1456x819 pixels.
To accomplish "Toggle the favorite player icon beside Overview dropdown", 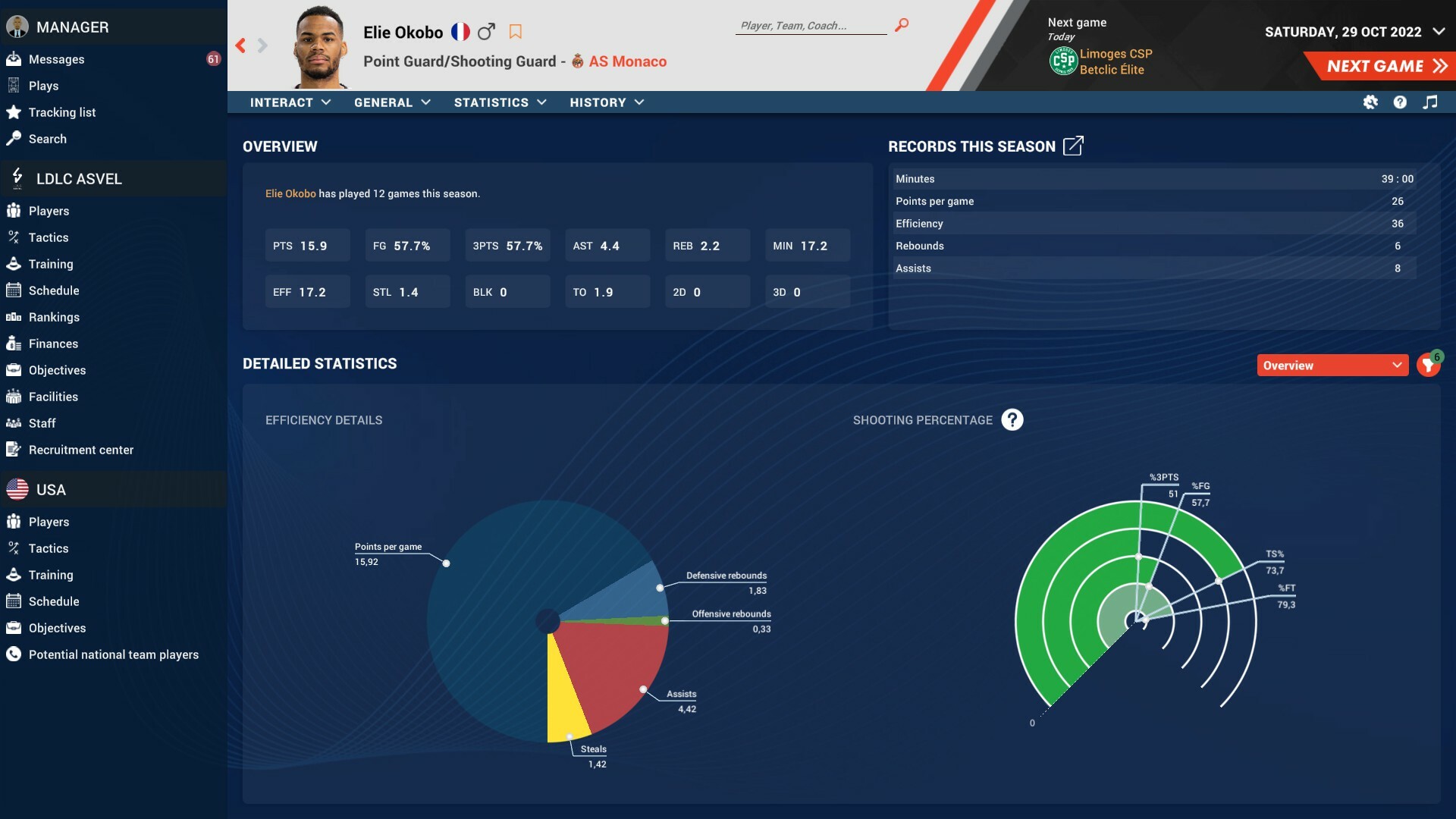I will click(1429, 365).
